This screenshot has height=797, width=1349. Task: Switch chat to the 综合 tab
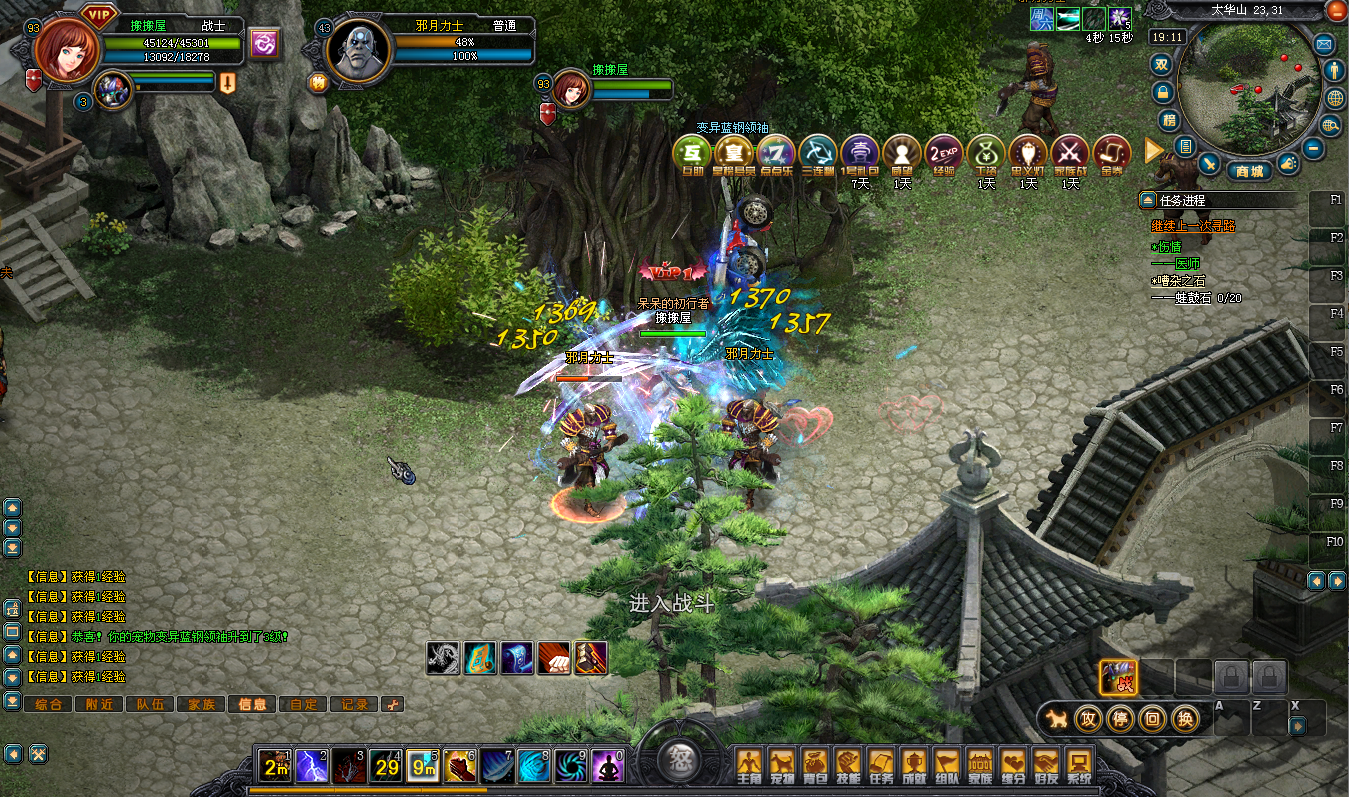(x=47, y=704)
